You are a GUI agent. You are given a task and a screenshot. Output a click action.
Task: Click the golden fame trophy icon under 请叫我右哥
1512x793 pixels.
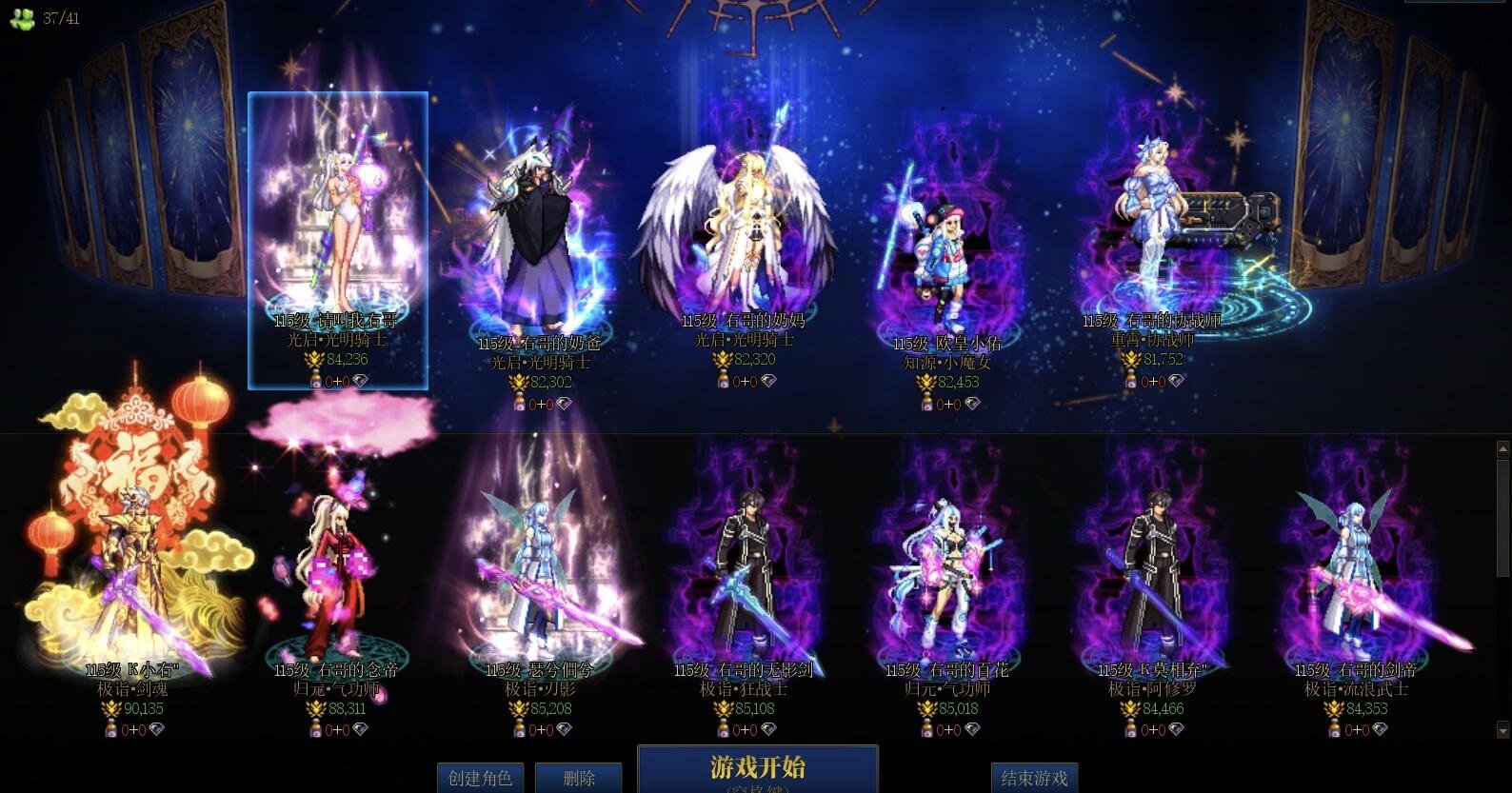[x=315, y=360]
